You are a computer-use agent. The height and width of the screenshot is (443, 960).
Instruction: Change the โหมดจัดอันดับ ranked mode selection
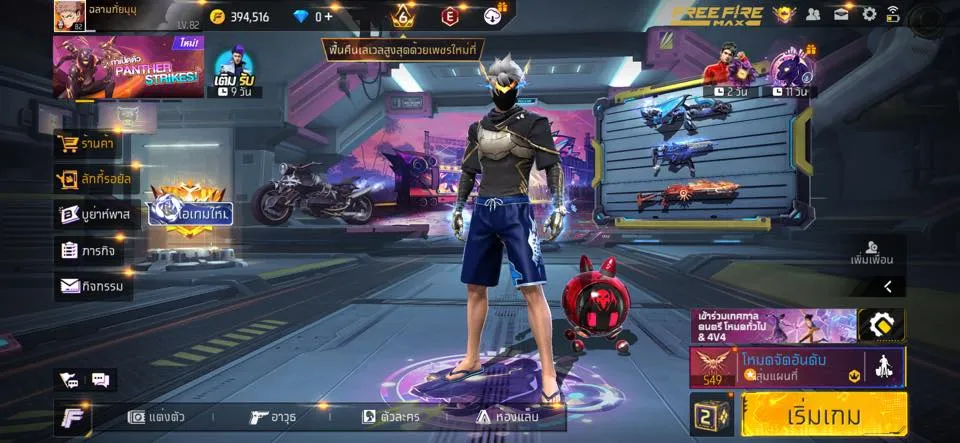797,367
